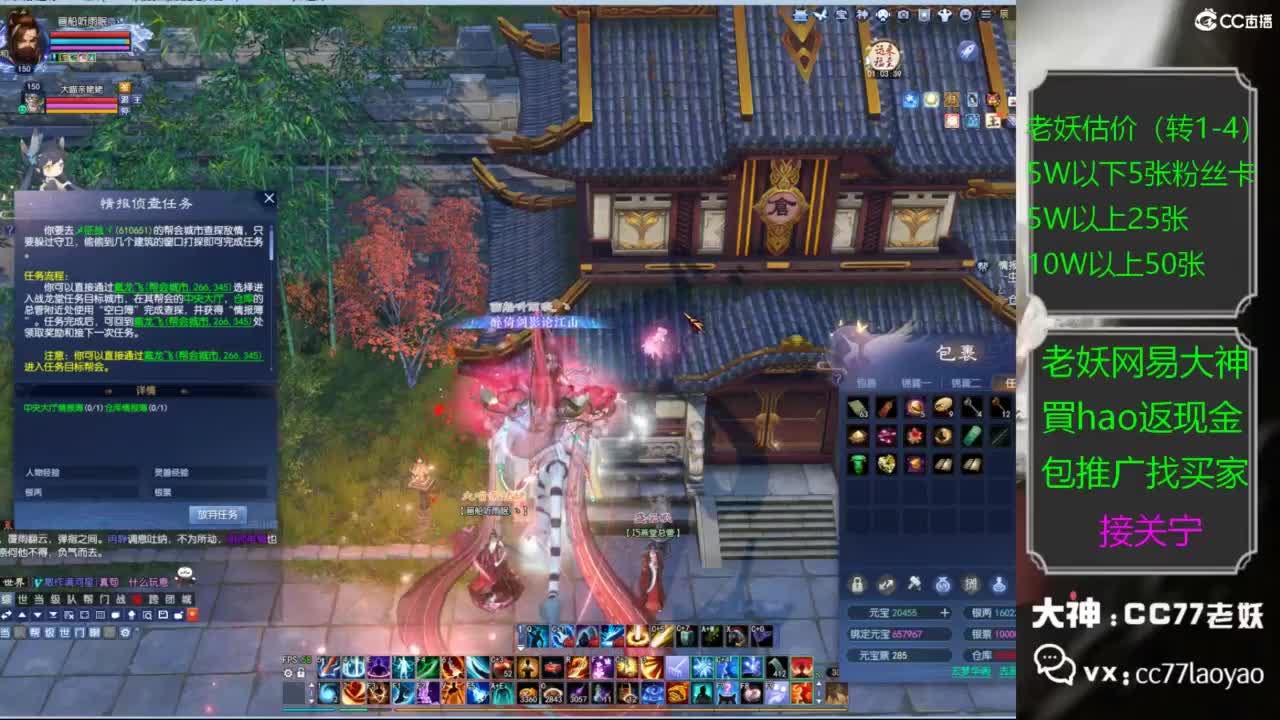Open the money pouch icon in the bag footer
Screen dimensions: 1280x720
(x=944, y=585)
